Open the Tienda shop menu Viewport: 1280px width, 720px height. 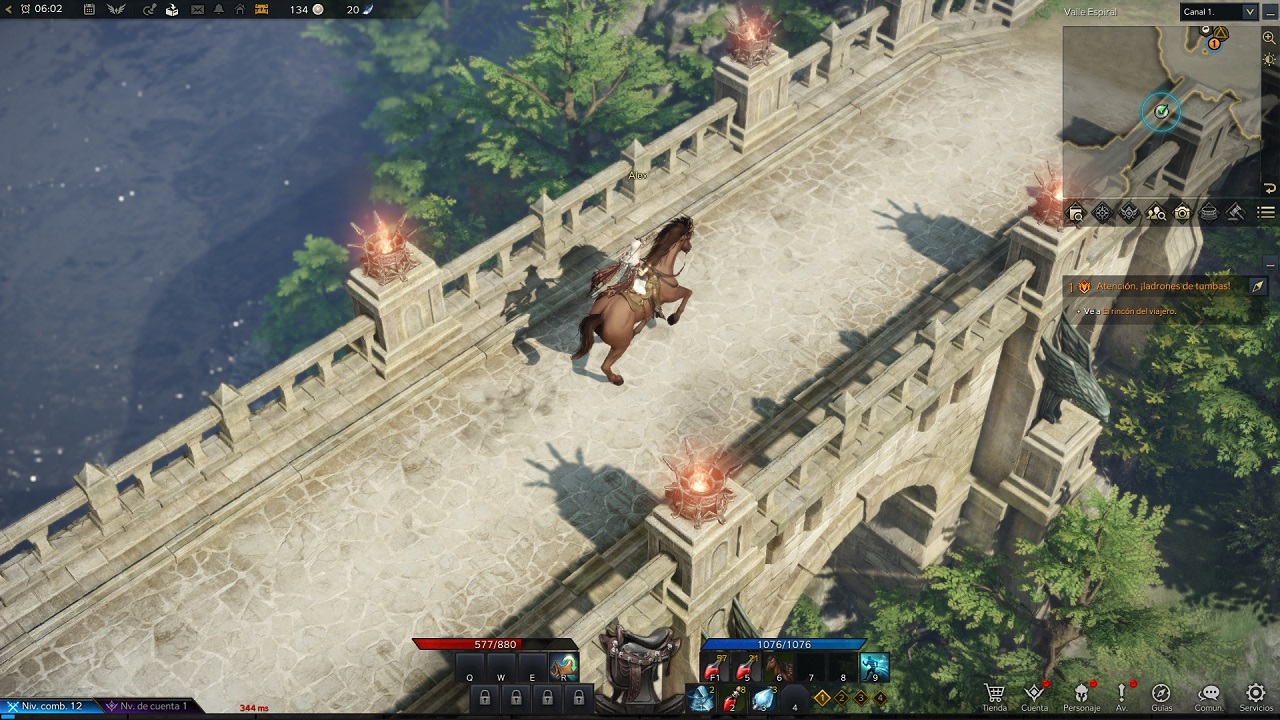click(994, 696)
